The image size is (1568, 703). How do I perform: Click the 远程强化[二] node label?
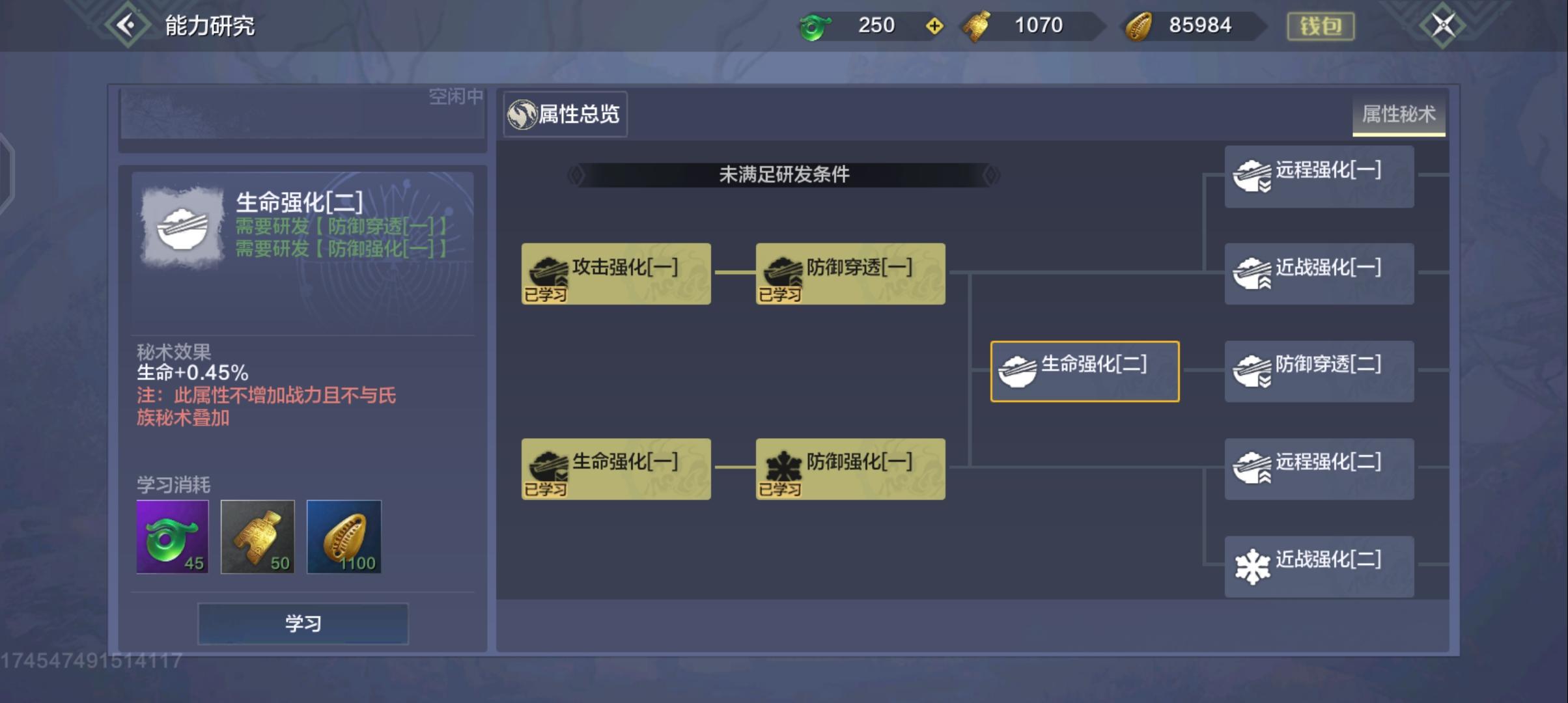pyautogui.click(x=1326, y=462)
